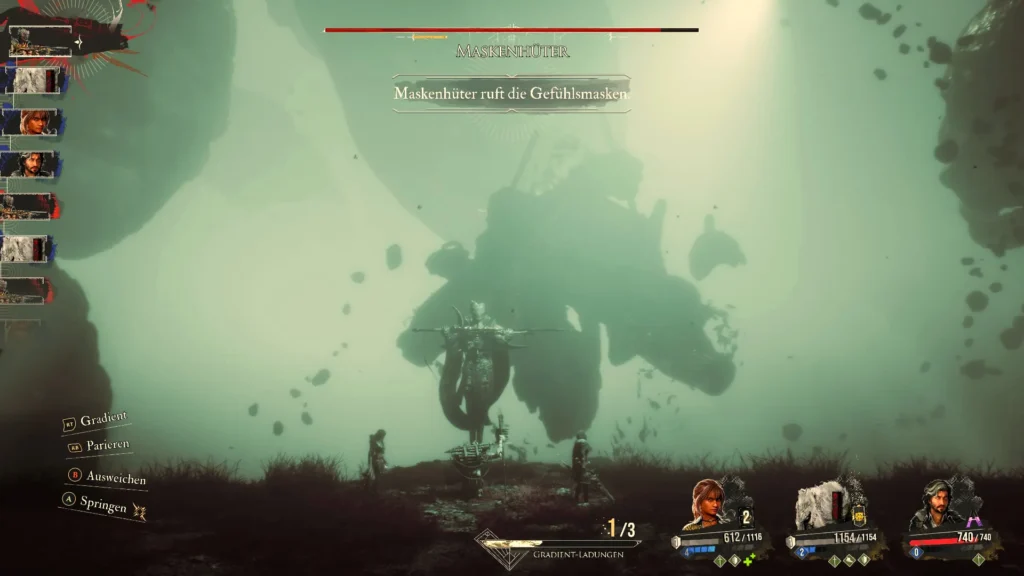
Task: Select the topmost current-turn portrait in turn order
Action: pos(40,42)
